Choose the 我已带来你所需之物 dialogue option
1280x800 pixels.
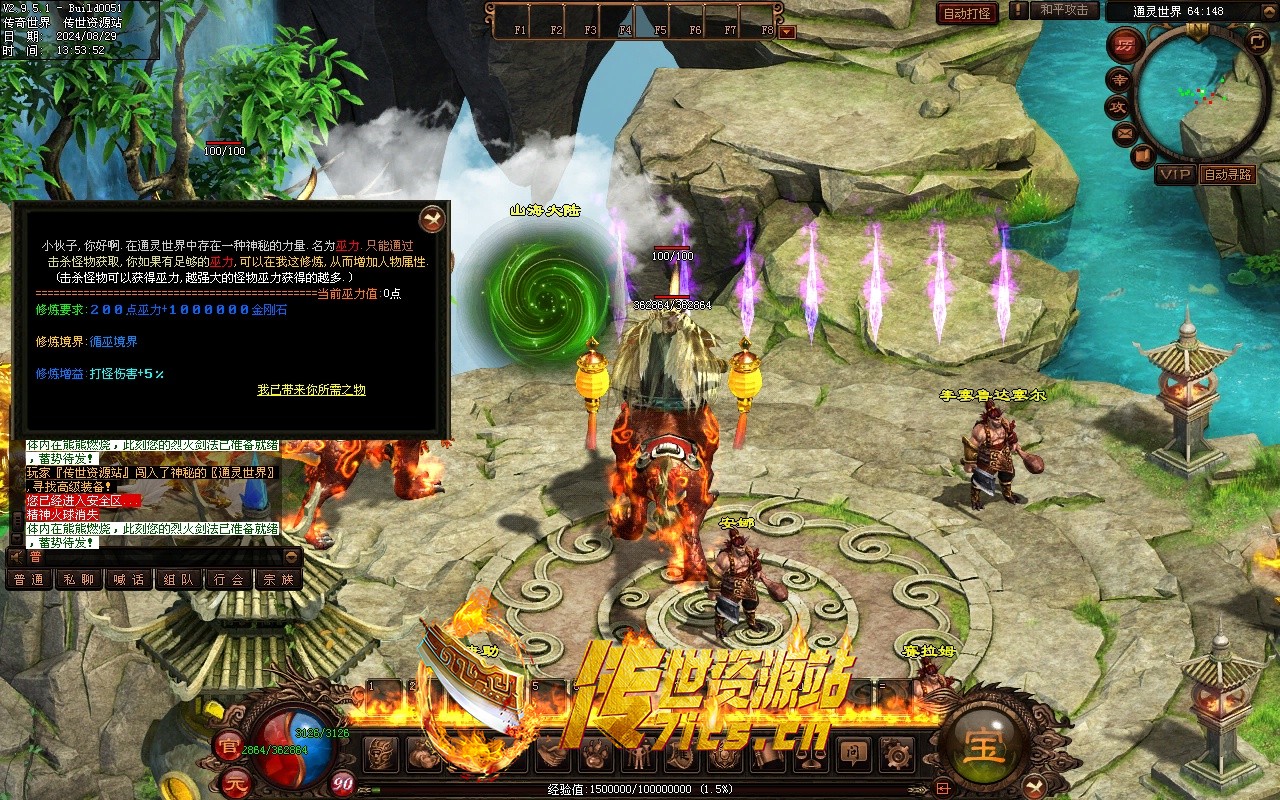coord(311,390)
